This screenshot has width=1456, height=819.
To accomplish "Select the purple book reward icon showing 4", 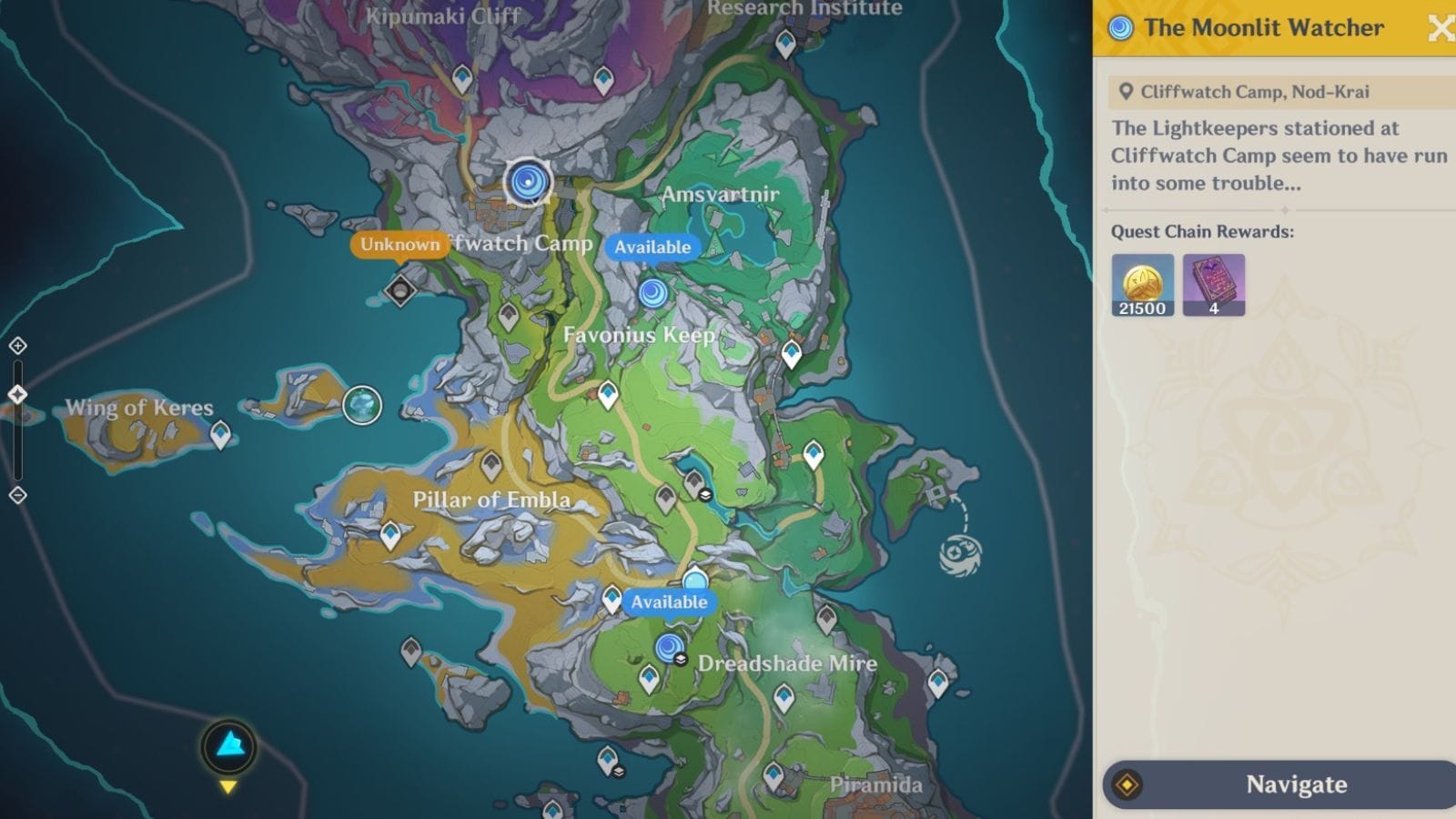I will (1214, 285).
